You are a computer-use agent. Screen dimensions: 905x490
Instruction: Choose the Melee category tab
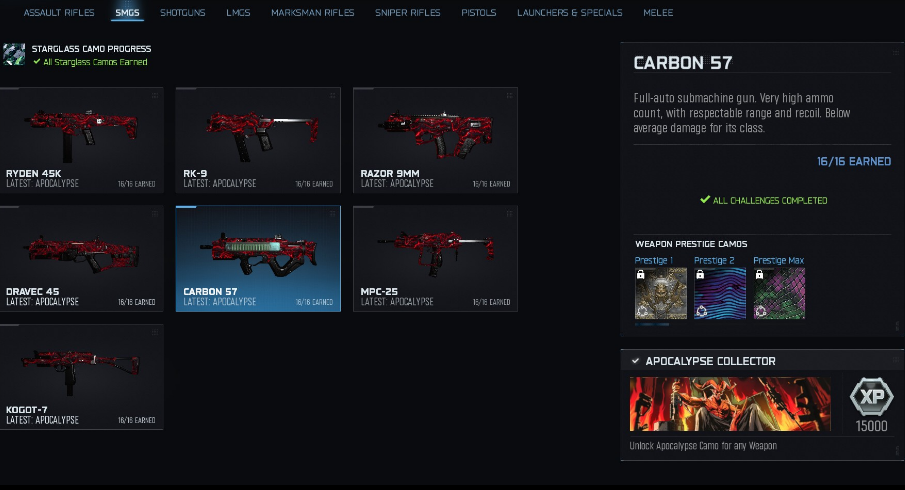click(x=659, y=13)
